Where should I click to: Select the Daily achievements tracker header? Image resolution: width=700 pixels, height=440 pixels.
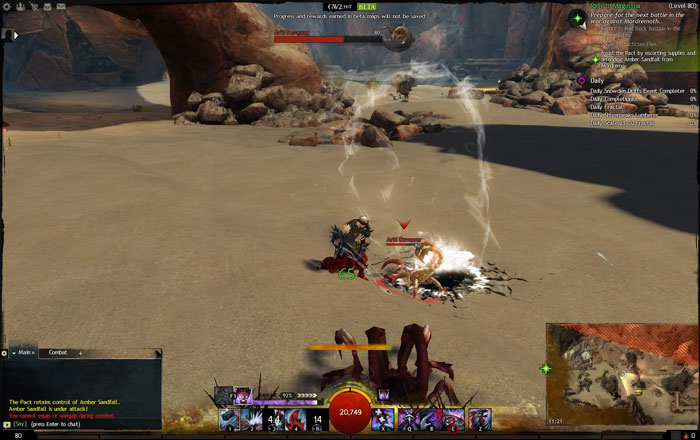pos(597,80)
